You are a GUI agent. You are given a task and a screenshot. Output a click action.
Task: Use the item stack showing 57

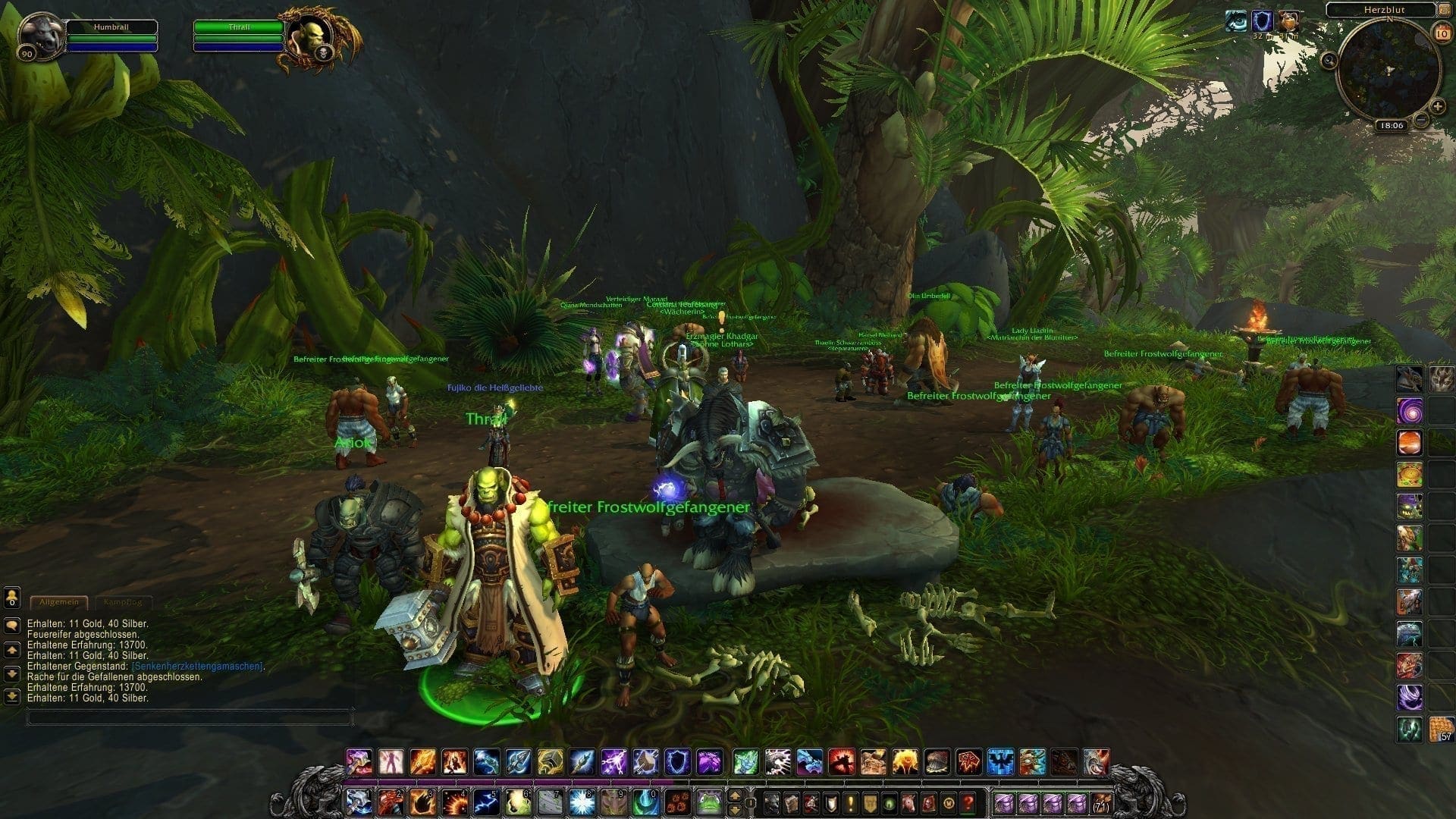tap(1442, 729)
